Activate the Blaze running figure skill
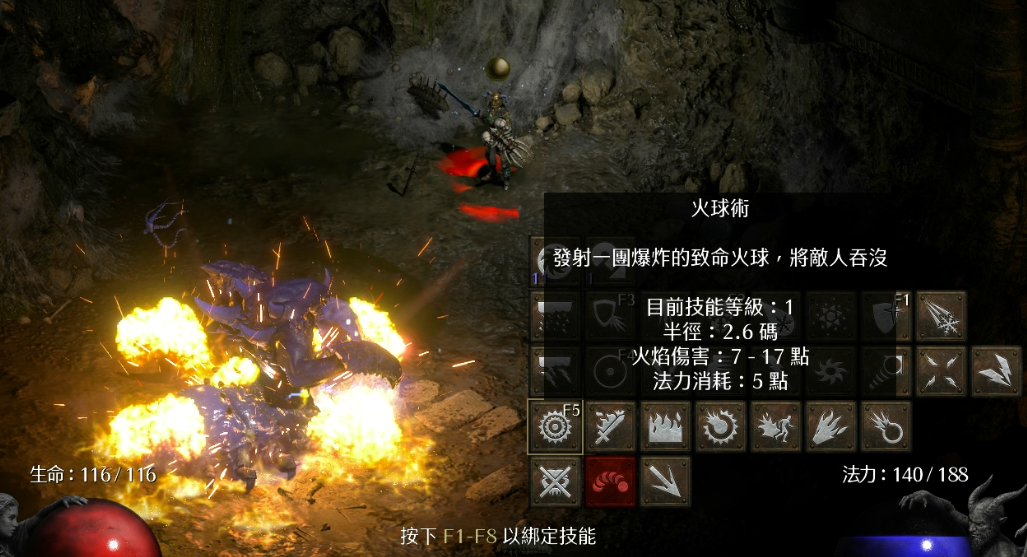Viewport: 1027px width, 557px height. (775, 426)
